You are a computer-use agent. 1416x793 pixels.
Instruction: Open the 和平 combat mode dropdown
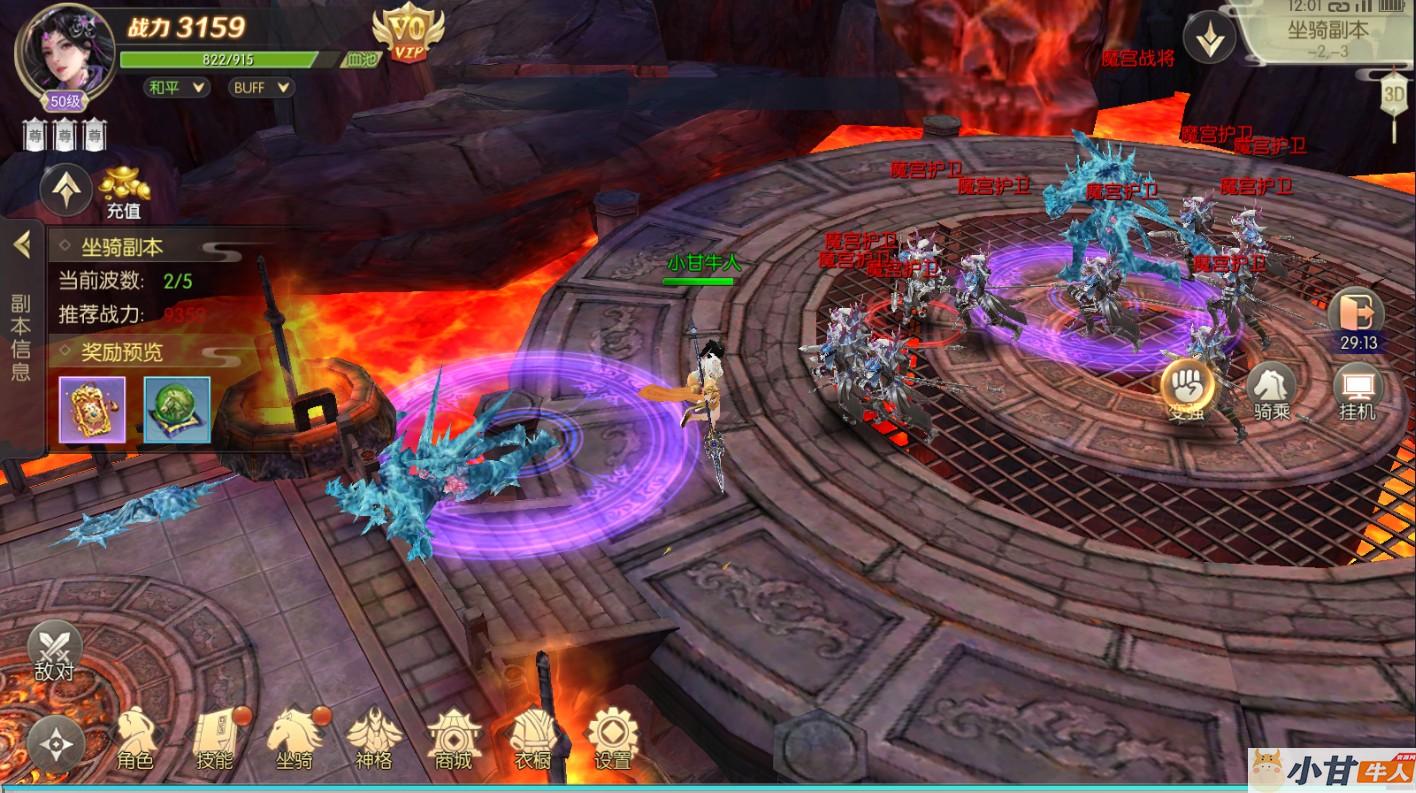pos(178,88)
